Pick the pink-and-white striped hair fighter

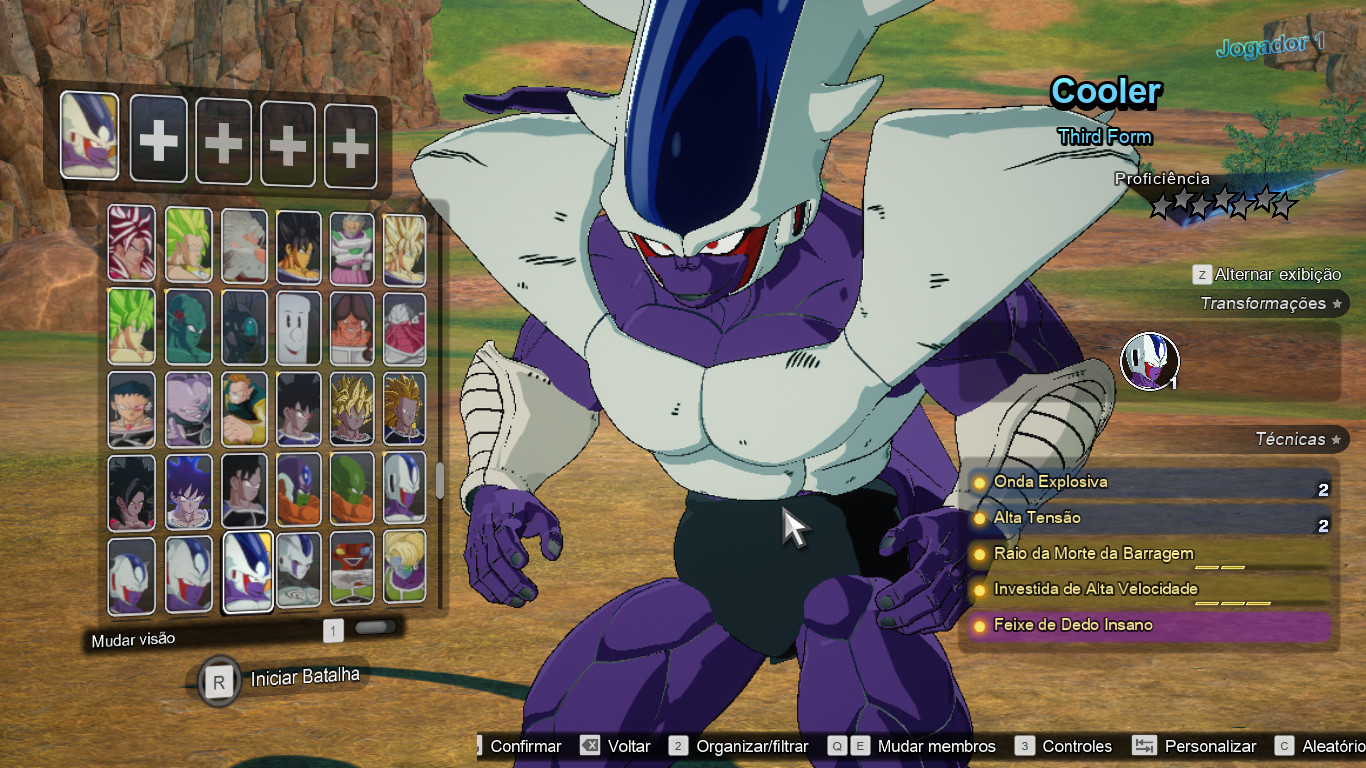coord(131,243)
